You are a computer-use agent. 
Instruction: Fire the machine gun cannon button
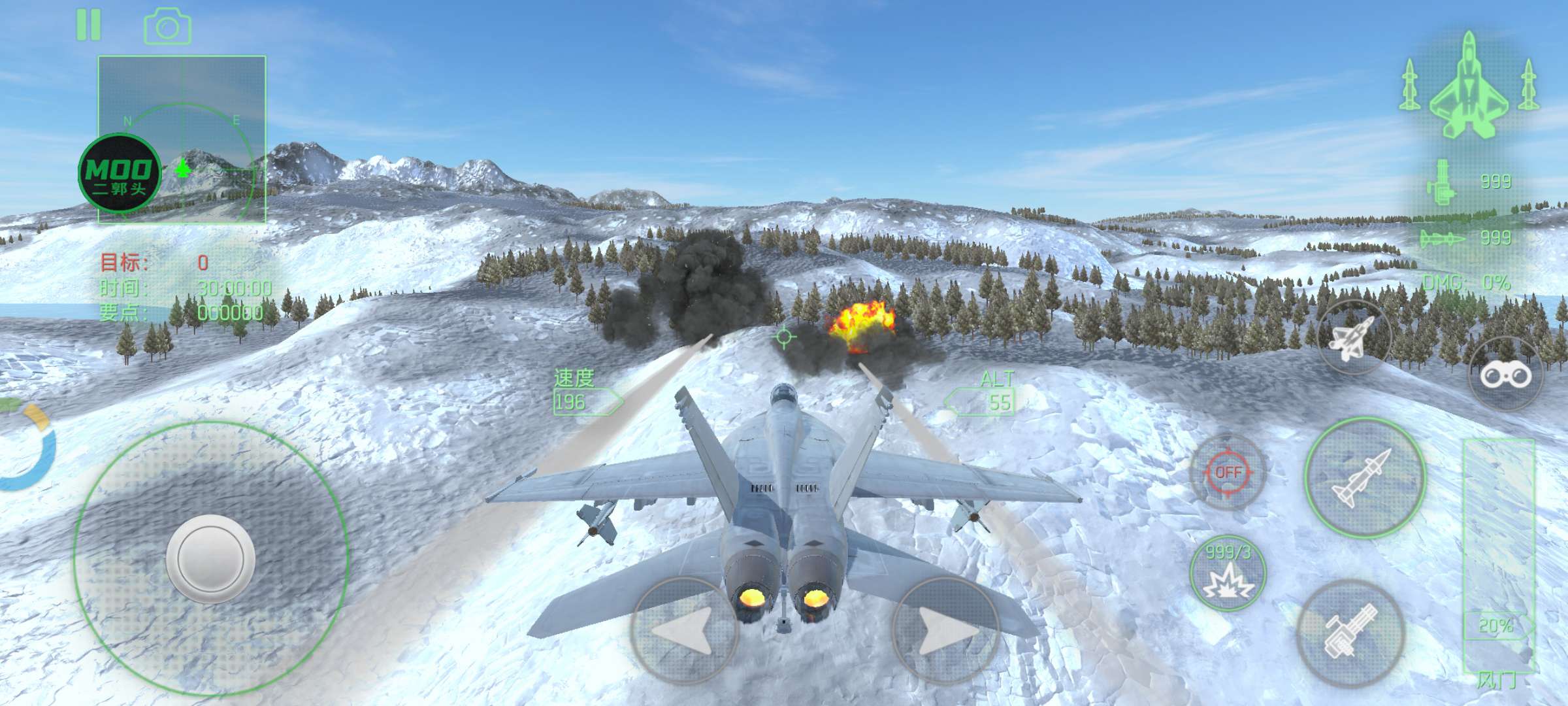(1351, 631)
